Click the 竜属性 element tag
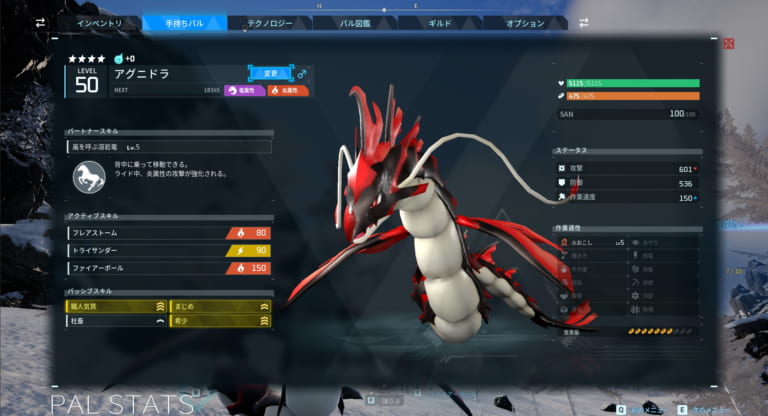The height and width of the screenshot is (416, 768). click(x=244, y=90)
